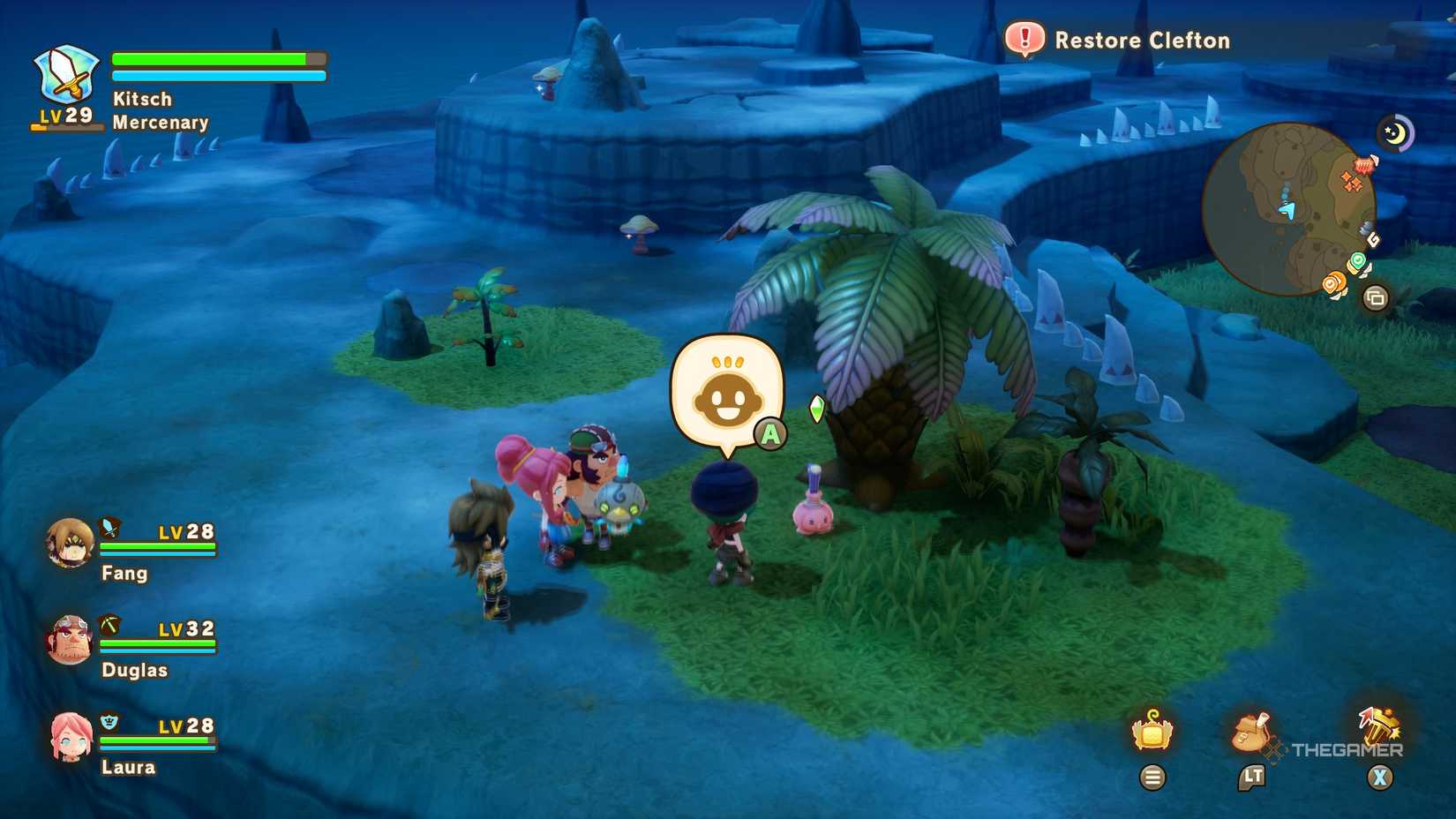Click the crescent moon time indicator

1398,131
